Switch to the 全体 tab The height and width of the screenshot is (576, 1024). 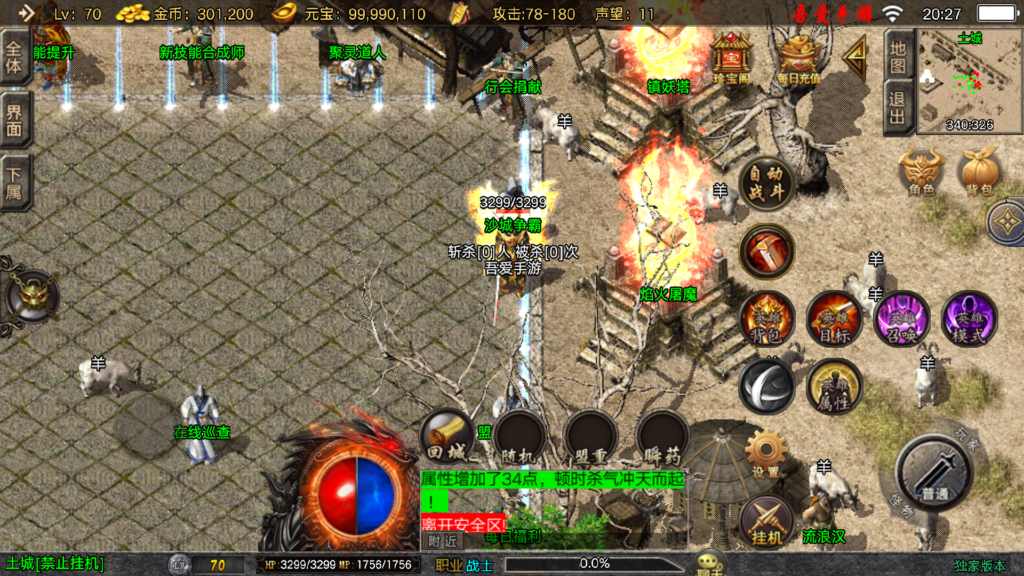[16, 57]
